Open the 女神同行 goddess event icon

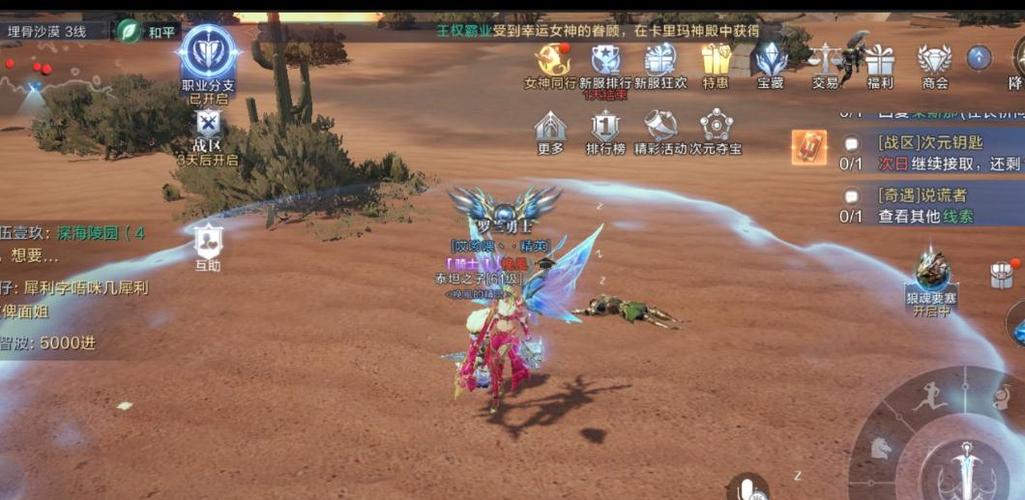[x=550, y=60]
